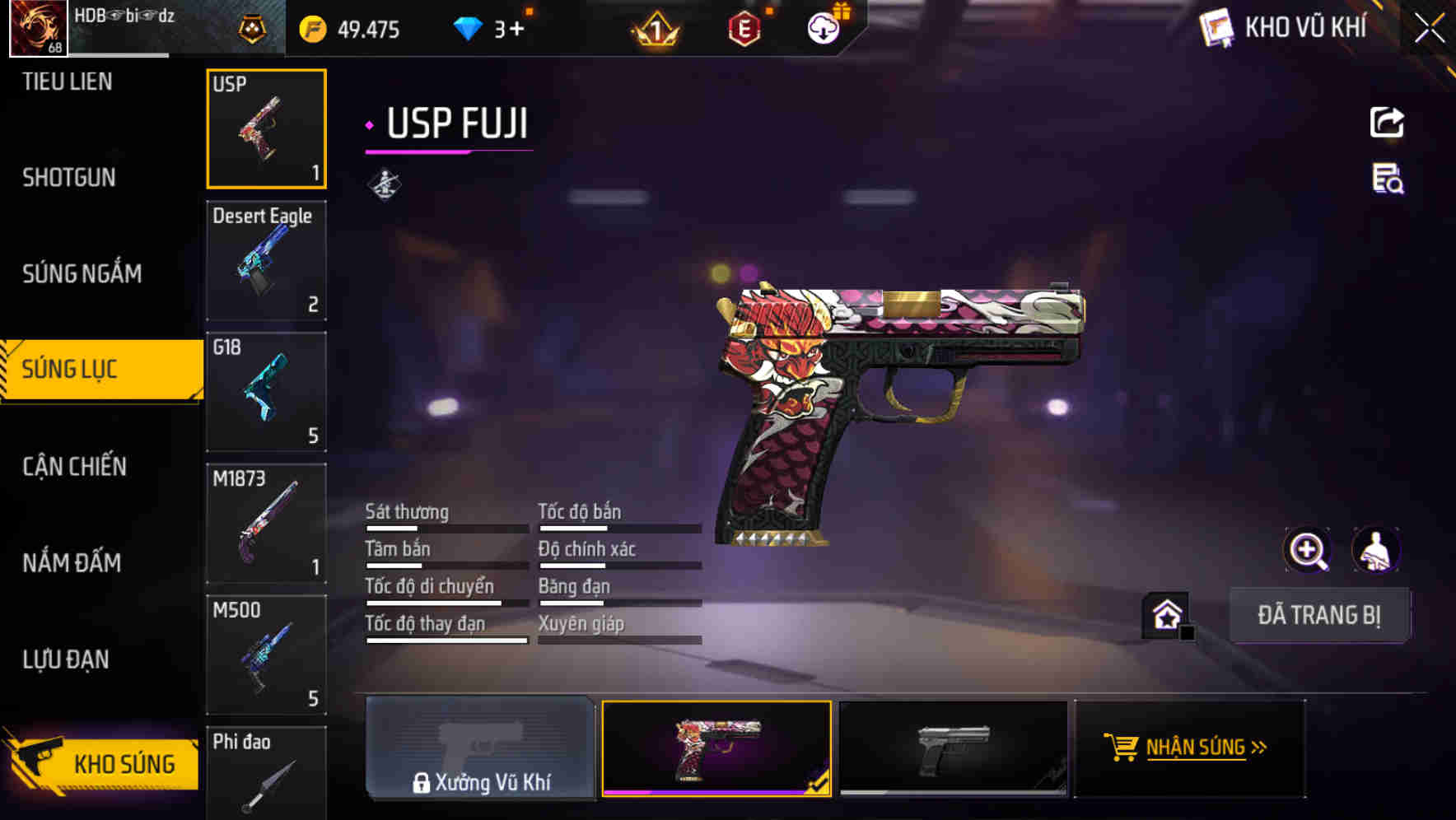This screenshot has height=820, width=1456.
Task: Open the share icon for USP FUJI
Action: tap(1387, 122)
